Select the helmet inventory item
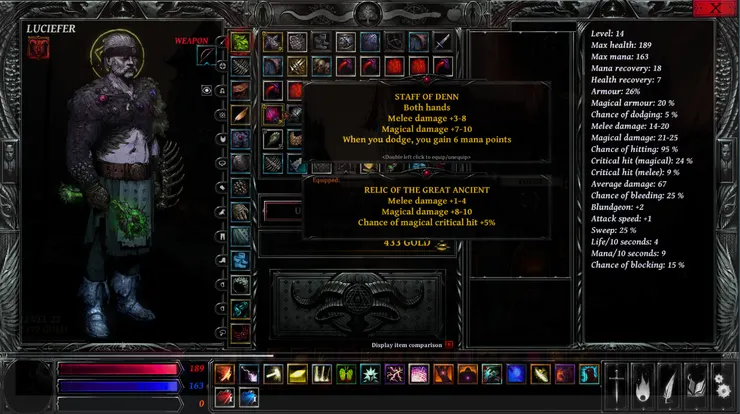Image resolution: width=740 pixels, height=414 pixels. (x=345, y=42)
